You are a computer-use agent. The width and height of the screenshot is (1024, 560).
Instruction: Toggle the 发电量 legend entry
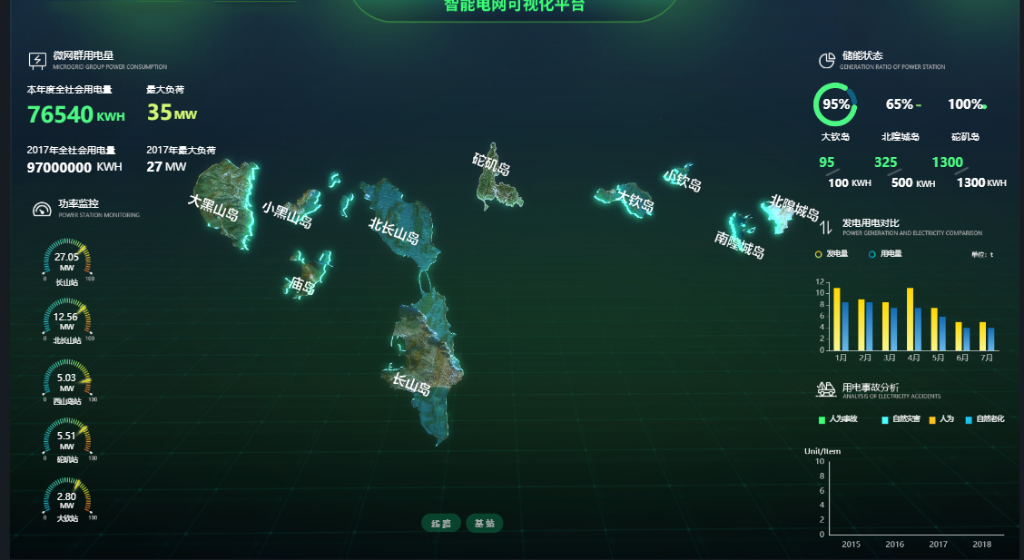pos(832,254)
